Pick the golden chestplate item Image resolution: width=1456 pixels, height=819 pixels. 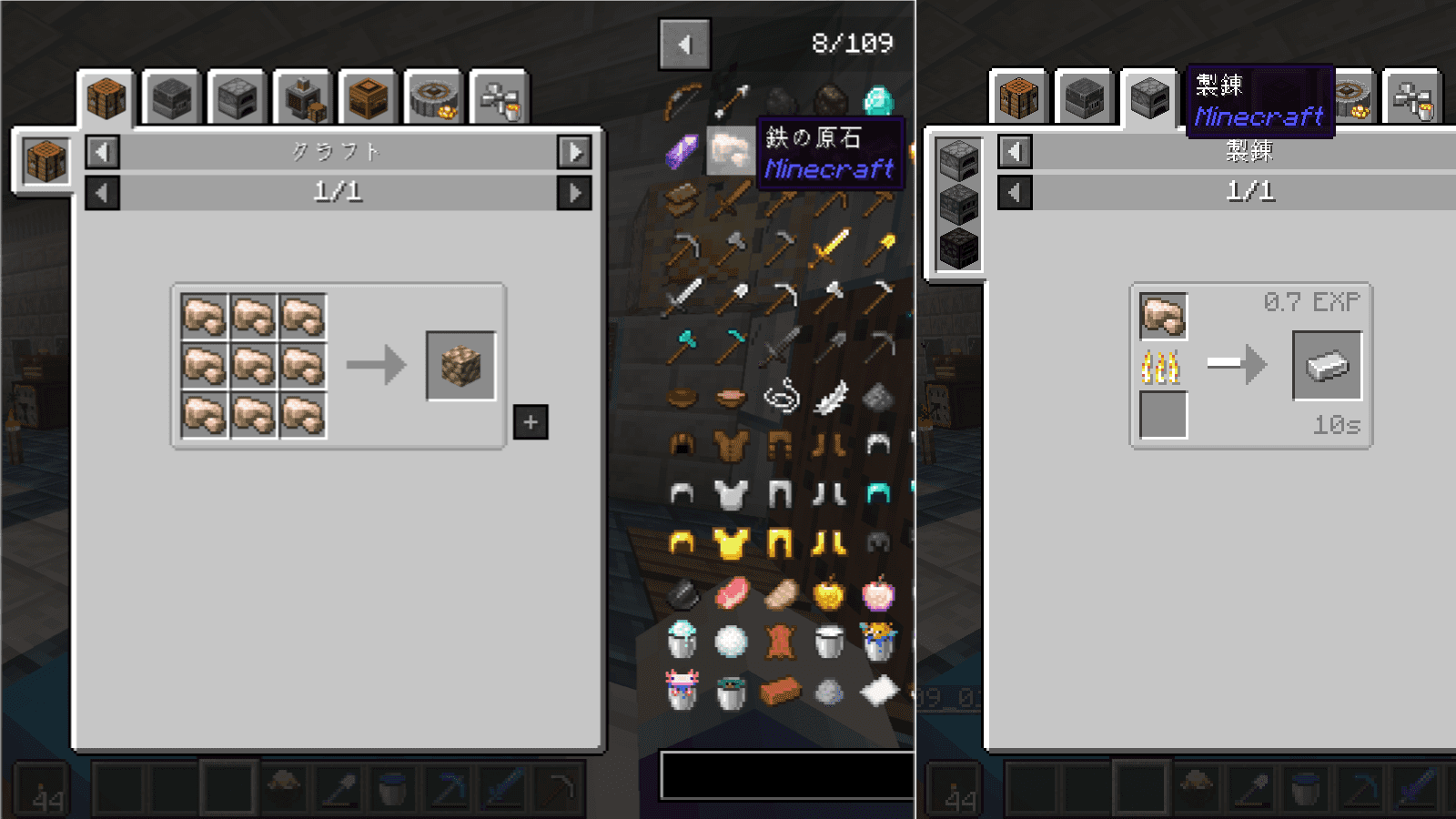pyautogui.click(x=731, y=543)
